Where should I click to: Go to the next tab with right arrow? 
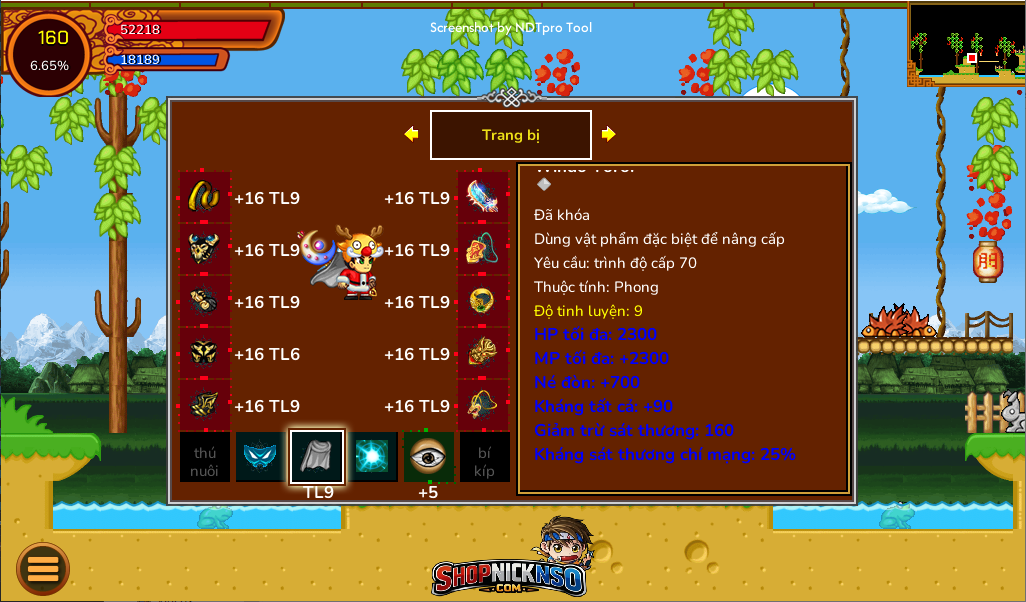coord(608,134)
